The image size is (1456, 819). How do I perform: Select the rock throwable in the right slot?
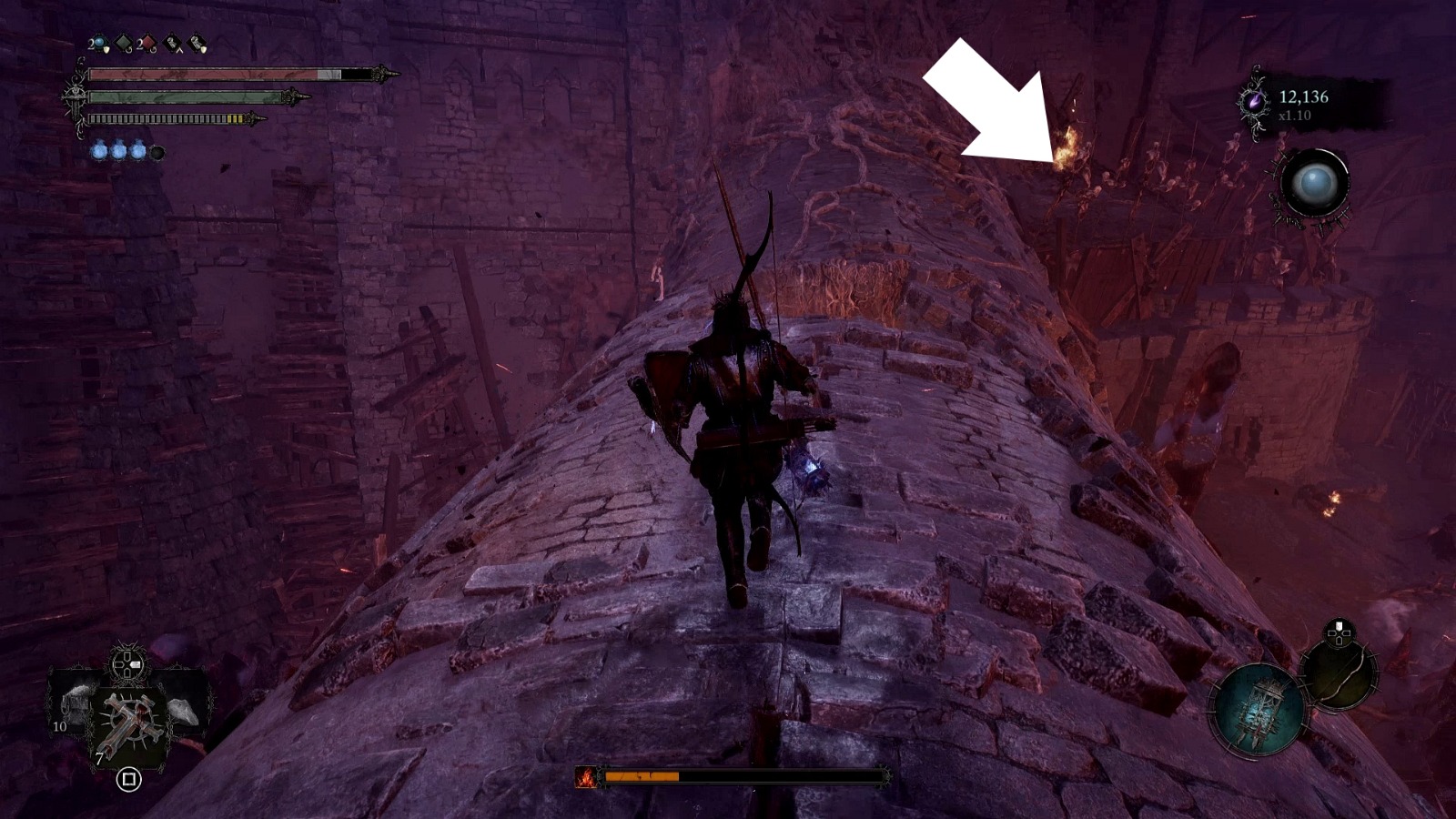pyautogui.click(x=180, y=710)
